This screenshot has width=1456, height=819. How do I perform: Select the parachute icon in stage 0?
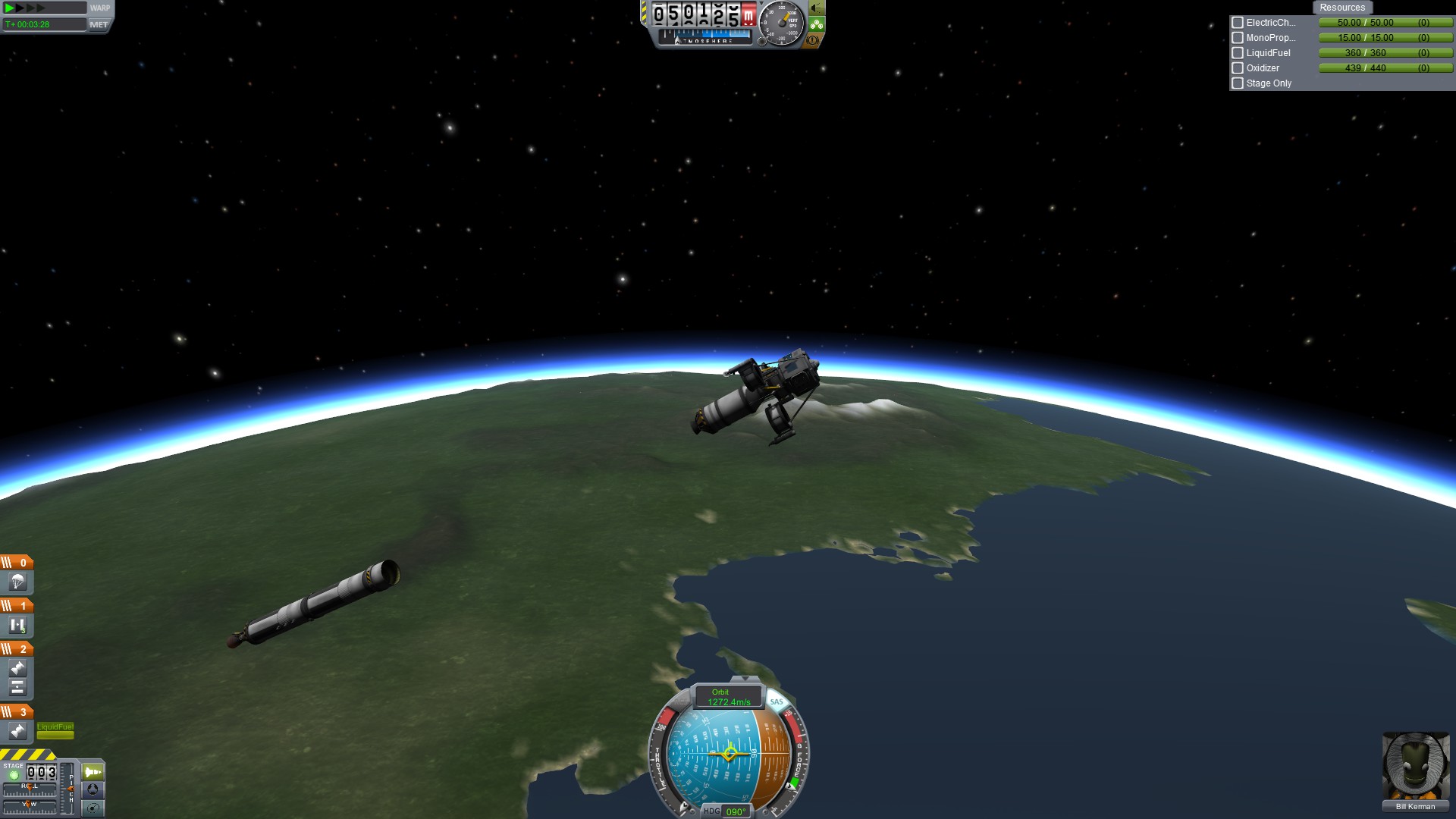click(17, 582)
